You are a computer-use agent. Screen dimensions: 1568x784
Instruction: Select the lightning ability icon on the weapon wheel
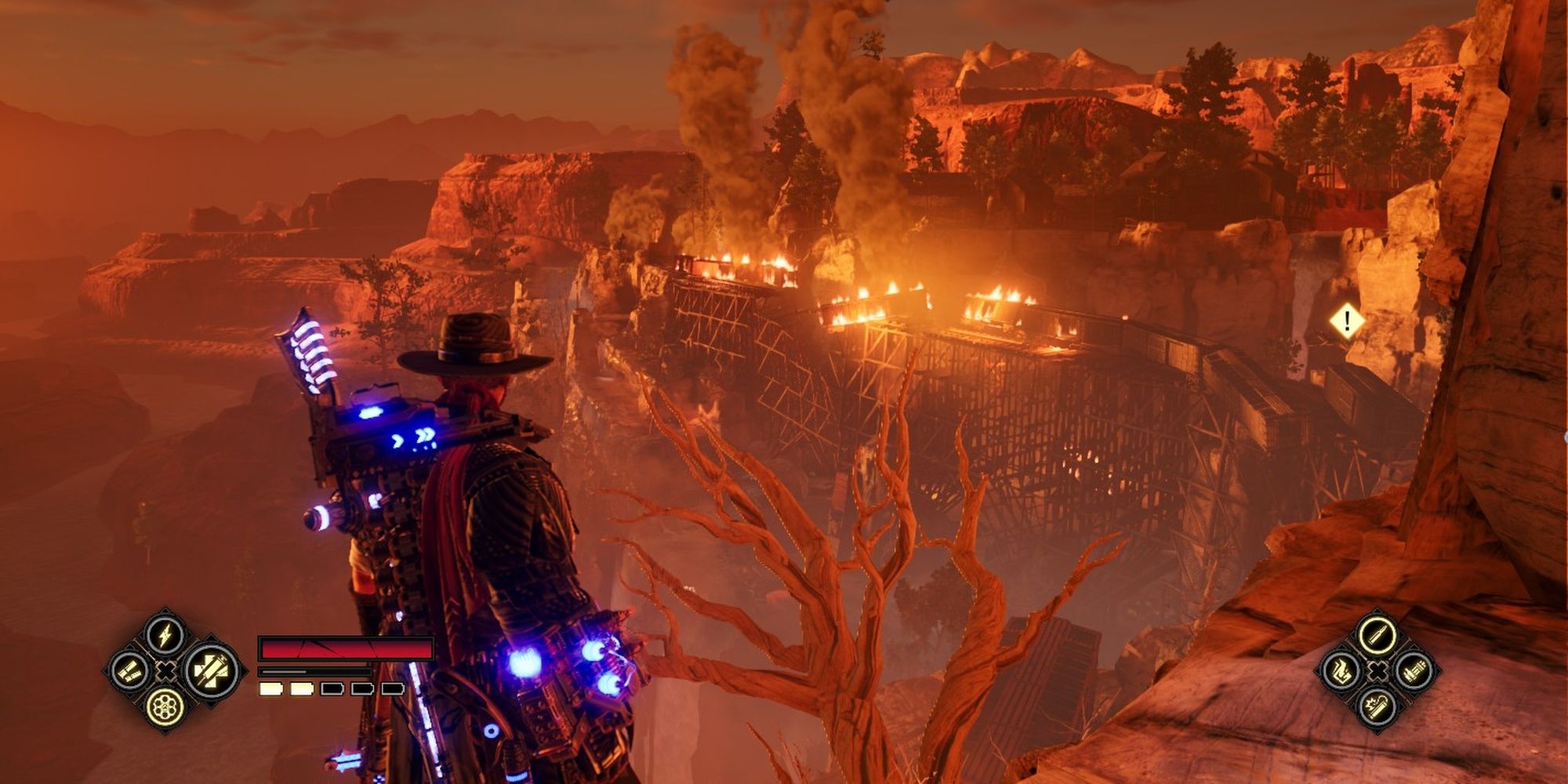pos(165,633)
